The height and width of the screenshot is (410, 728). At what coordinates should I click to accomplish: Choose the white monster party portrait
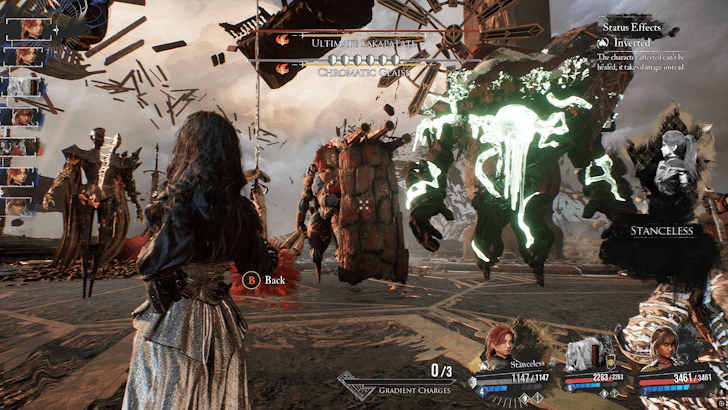[x=585, y=351]
